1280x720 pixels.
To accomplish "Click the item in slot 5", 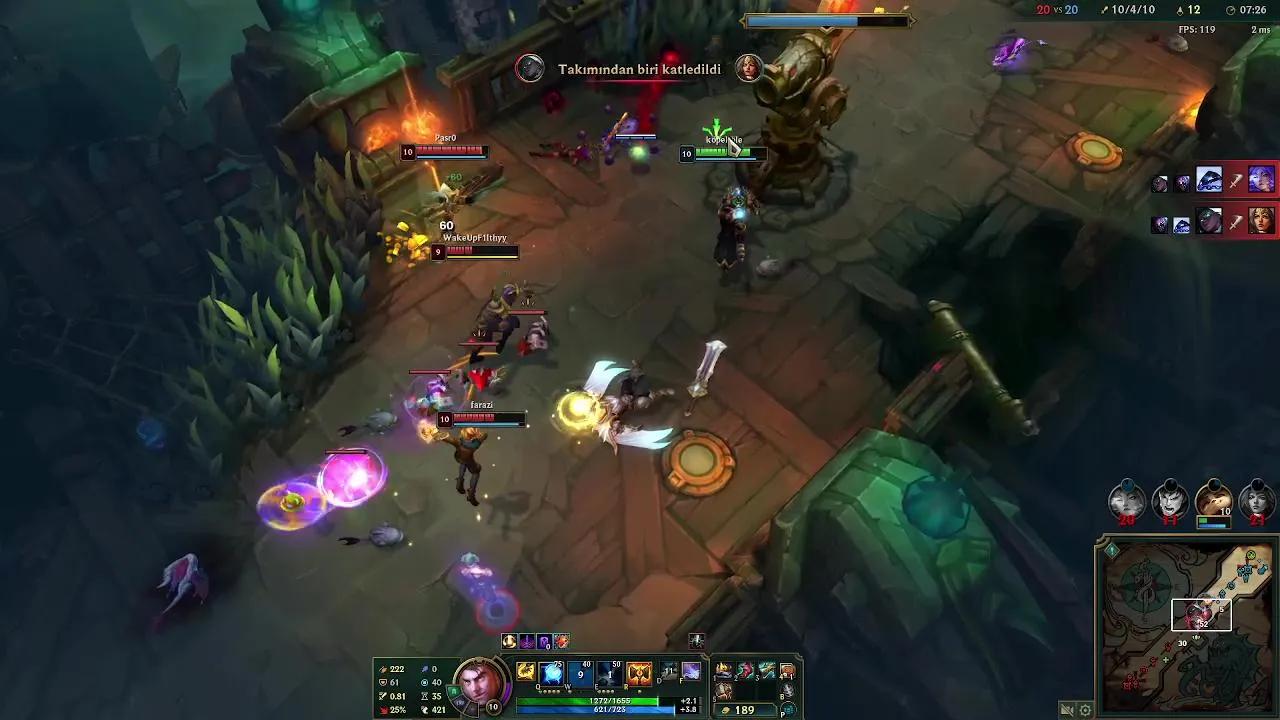I will click(x=724, y=689).
